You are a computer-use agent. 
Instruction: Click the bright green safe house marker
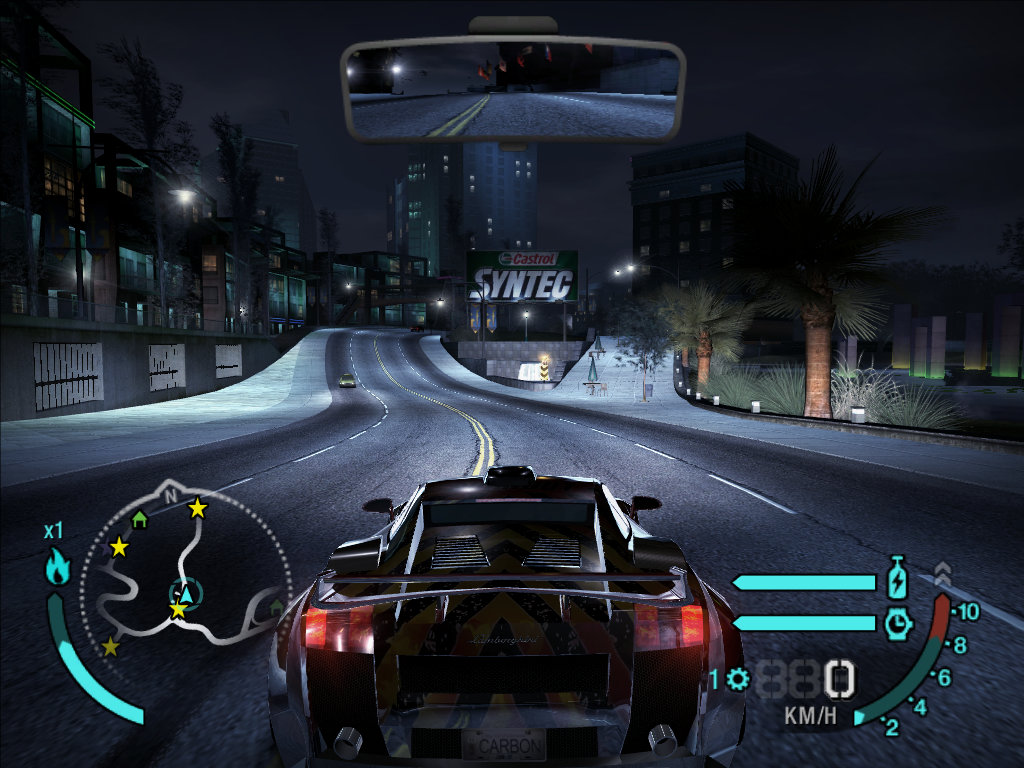click(140, 519)
